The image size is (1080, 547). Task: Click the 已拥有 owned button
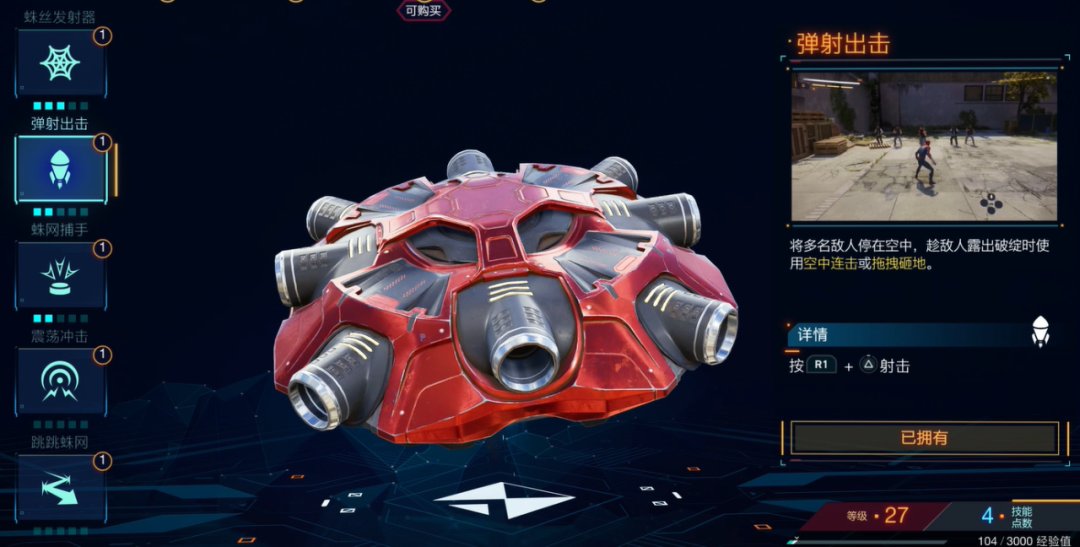click(x=924, y=438)
